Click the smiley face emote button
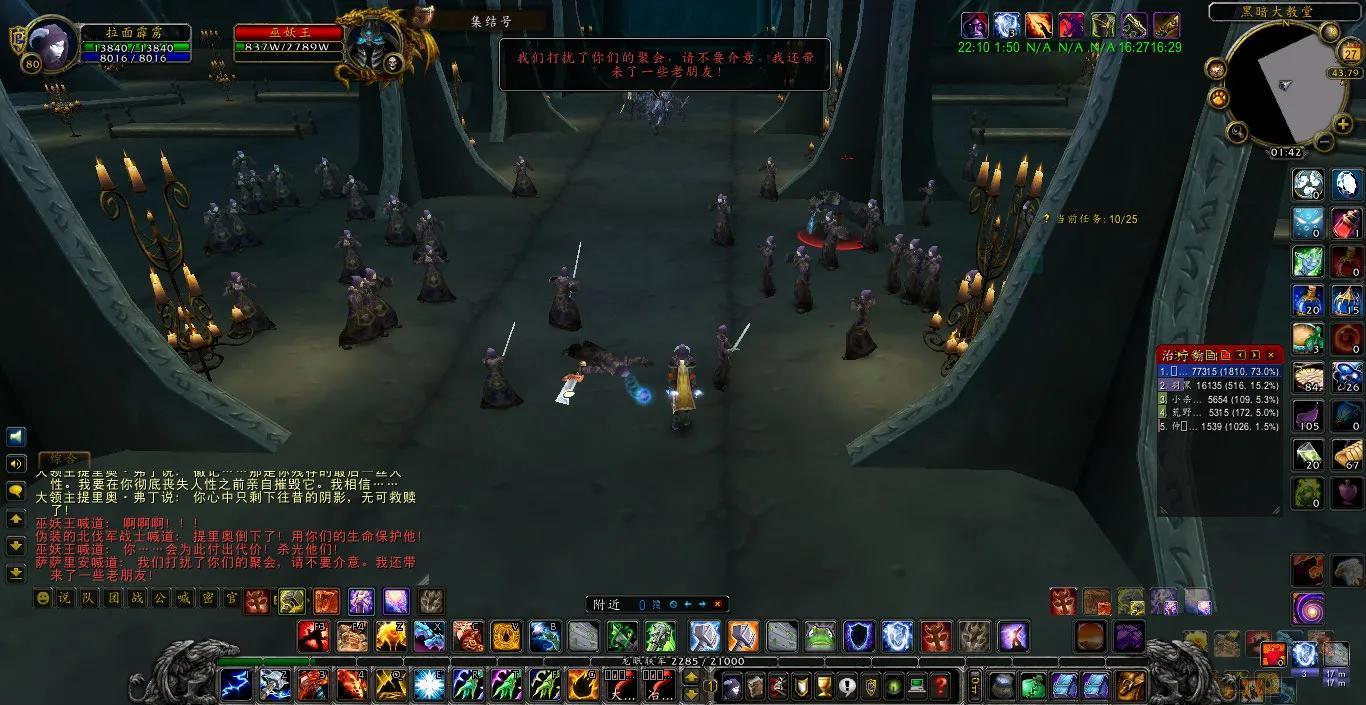The width and height of the screenshot is (1366, 705). click(42, 598)
